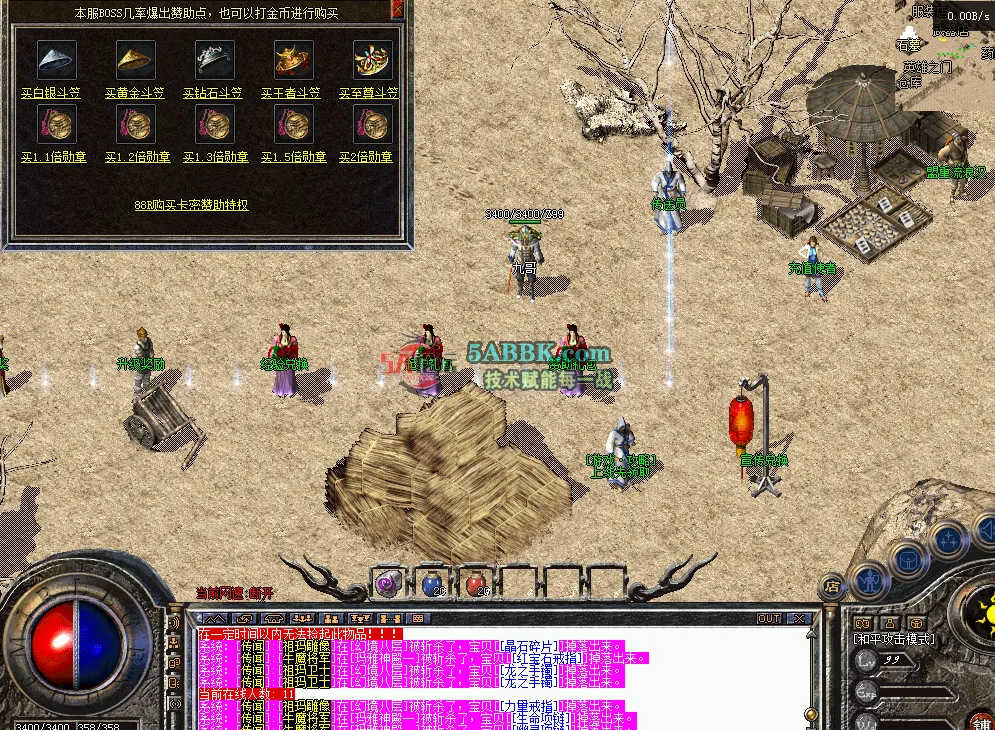995x730 pixels.
Task: Use the blue mana potion slot
Action: (433, 582)
